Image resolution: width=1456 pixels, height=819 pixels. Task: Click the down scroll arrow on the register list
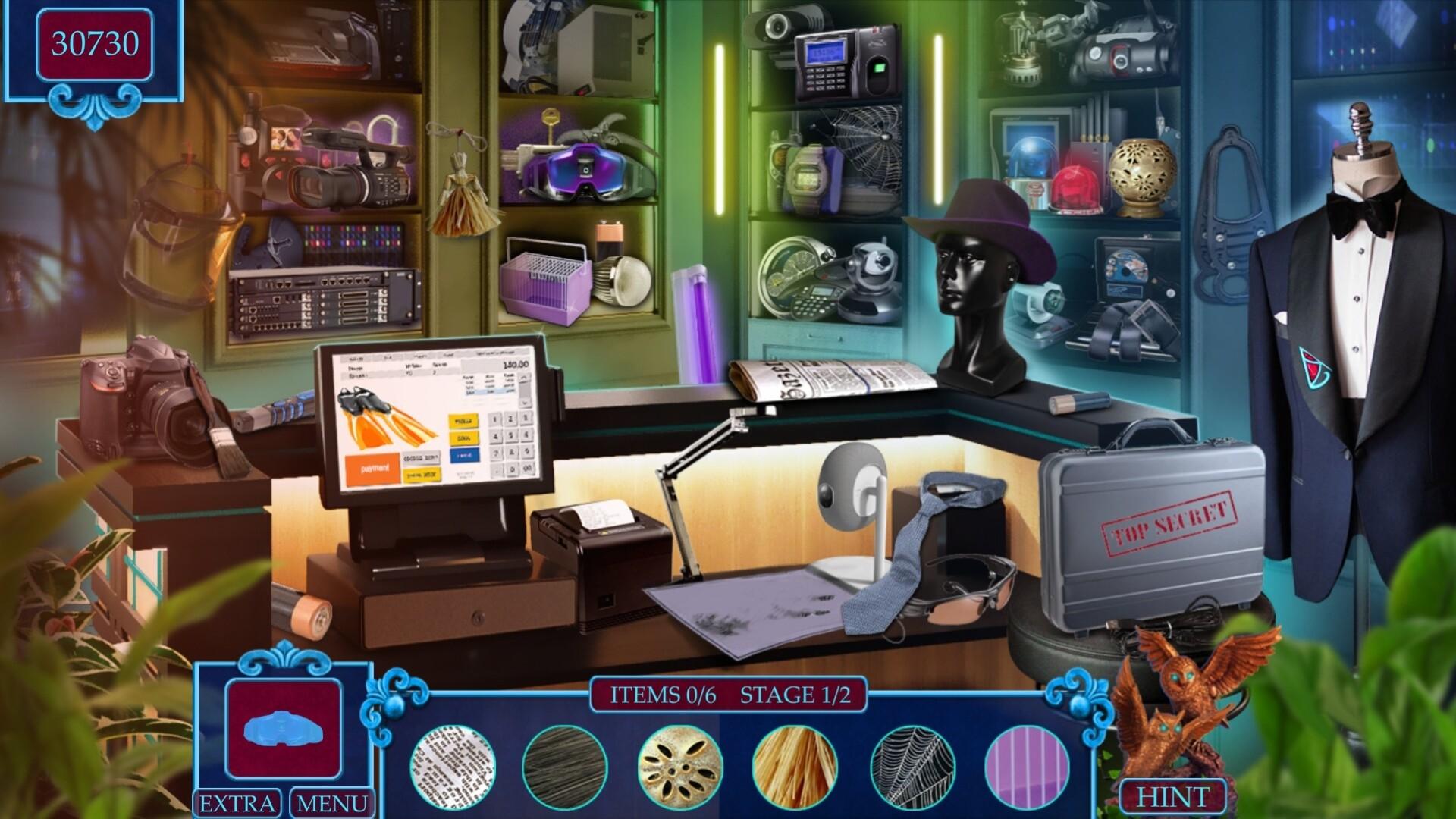pos(525,404)
